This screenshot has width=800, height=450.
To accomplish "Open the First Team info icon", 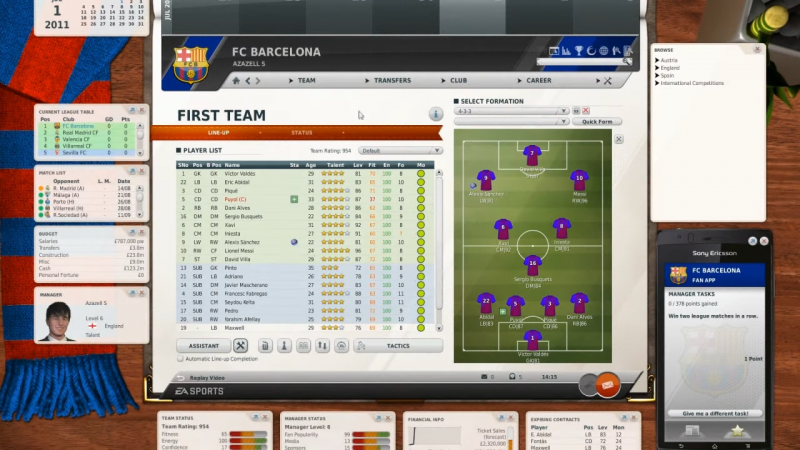I will 435,115.
